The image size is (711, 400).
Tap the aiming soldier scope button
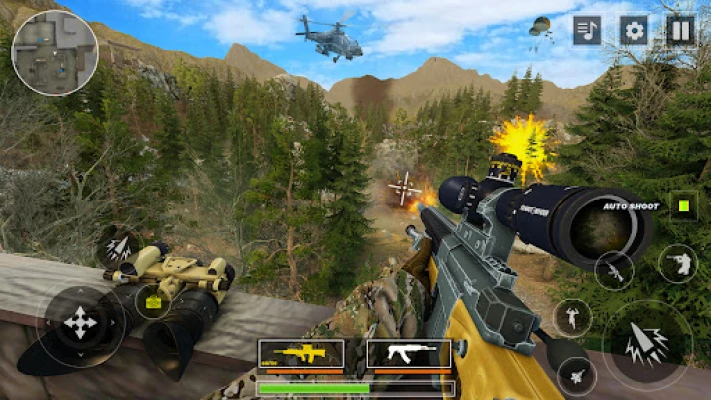(x=678, y=263)
